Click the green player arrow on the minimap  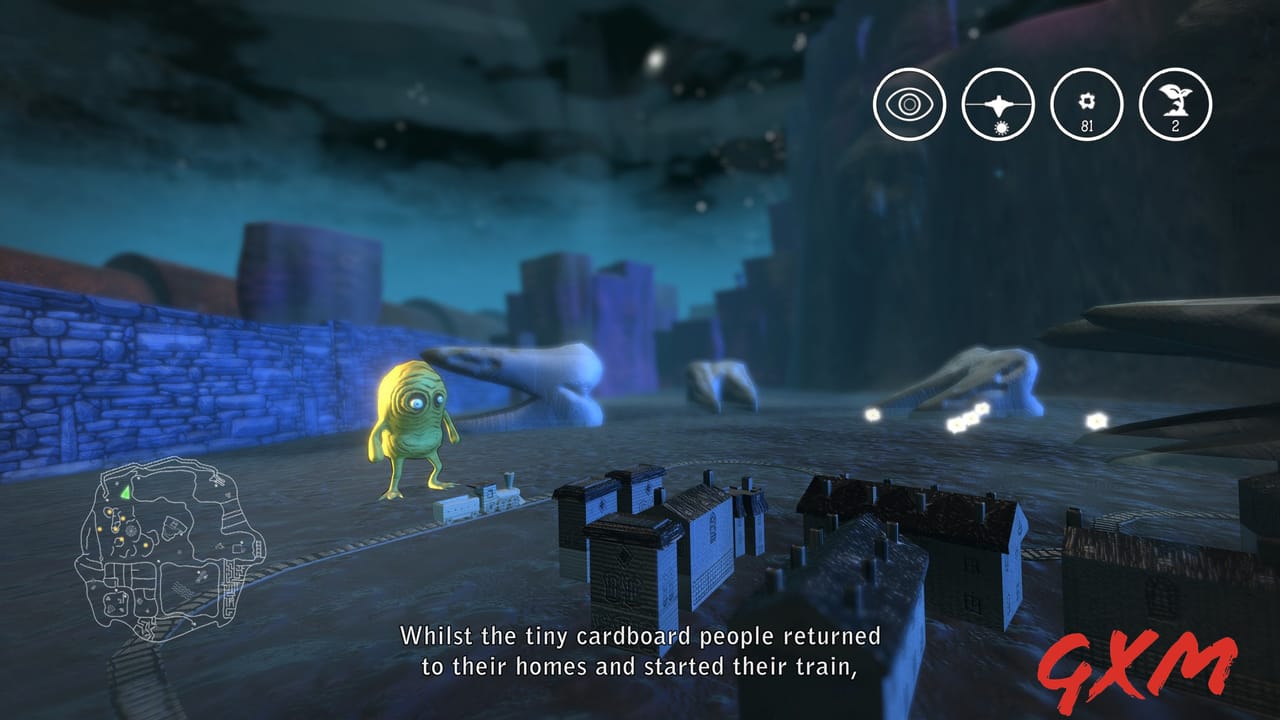coord(124,492)
